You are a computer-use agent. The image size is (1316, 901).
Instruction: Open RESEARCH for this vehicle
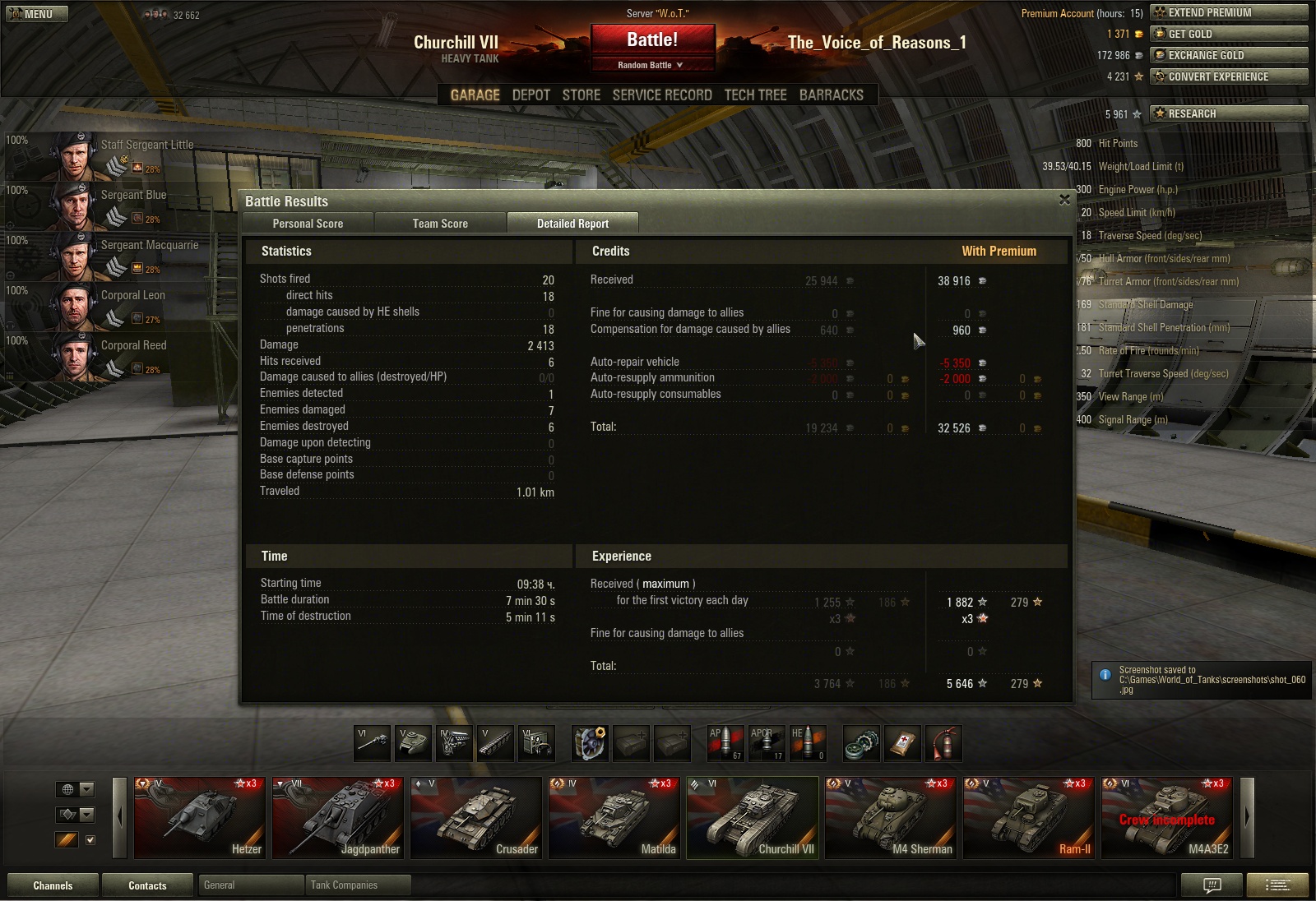(x=1229, y=113)
